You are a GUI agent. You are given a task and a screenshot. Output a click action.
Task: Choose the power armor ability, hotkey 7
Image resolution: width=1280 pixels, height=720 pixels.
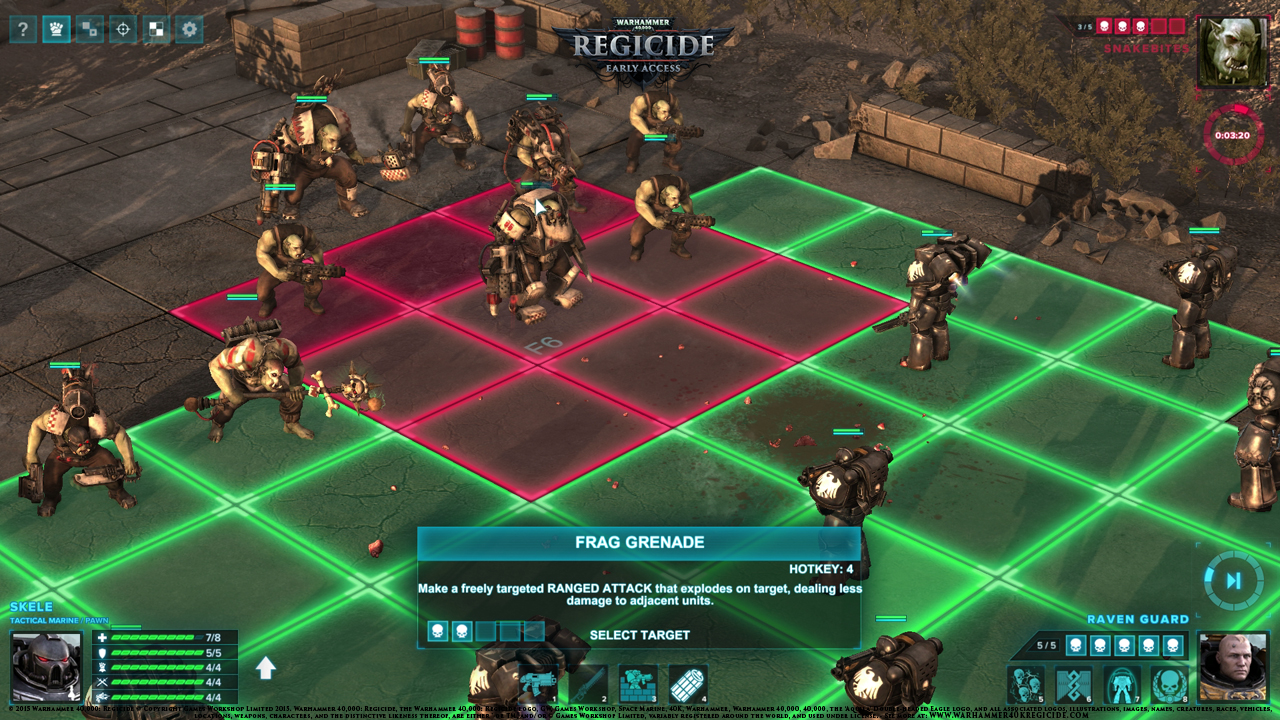pyautogui.click(x=1122, y=684)
